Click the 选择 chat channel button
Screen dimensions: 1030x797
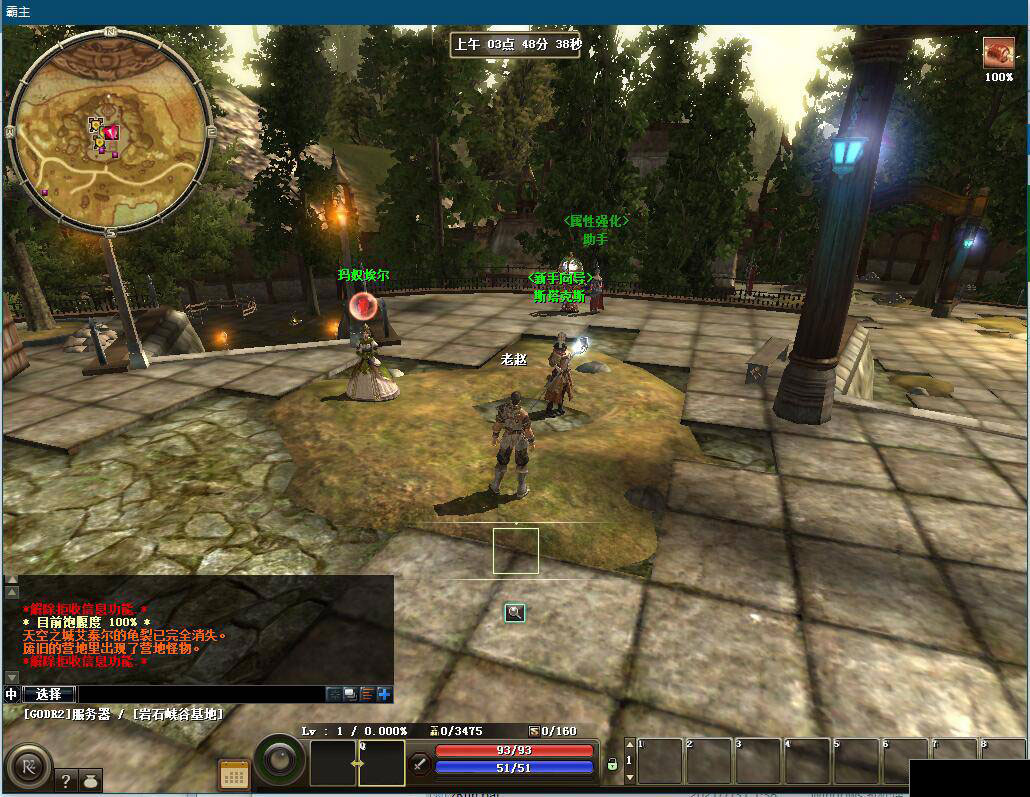pos(49,694)
